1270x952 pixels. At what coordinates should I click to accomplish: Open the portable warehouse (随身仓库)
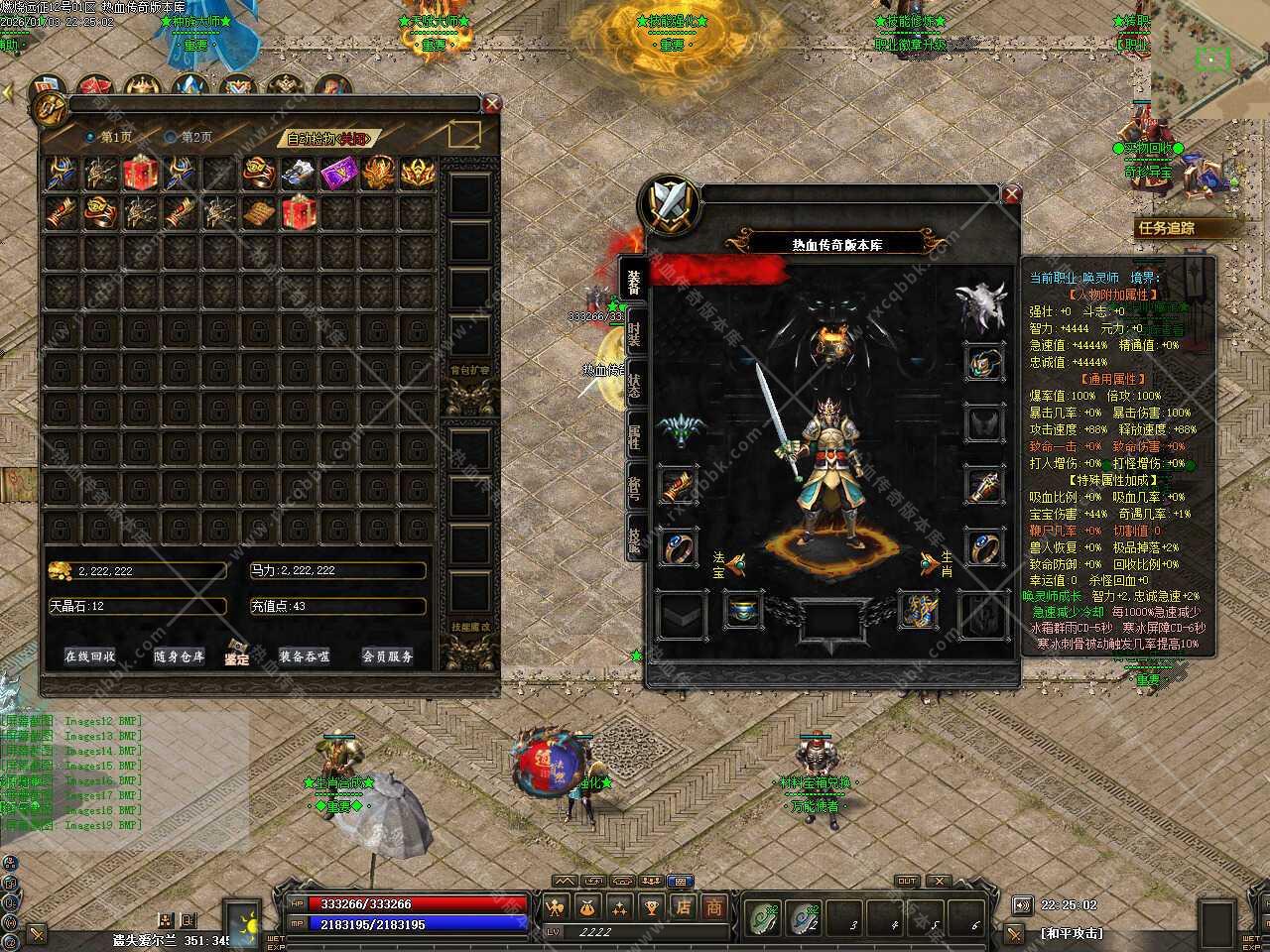[x=179, y=656]
